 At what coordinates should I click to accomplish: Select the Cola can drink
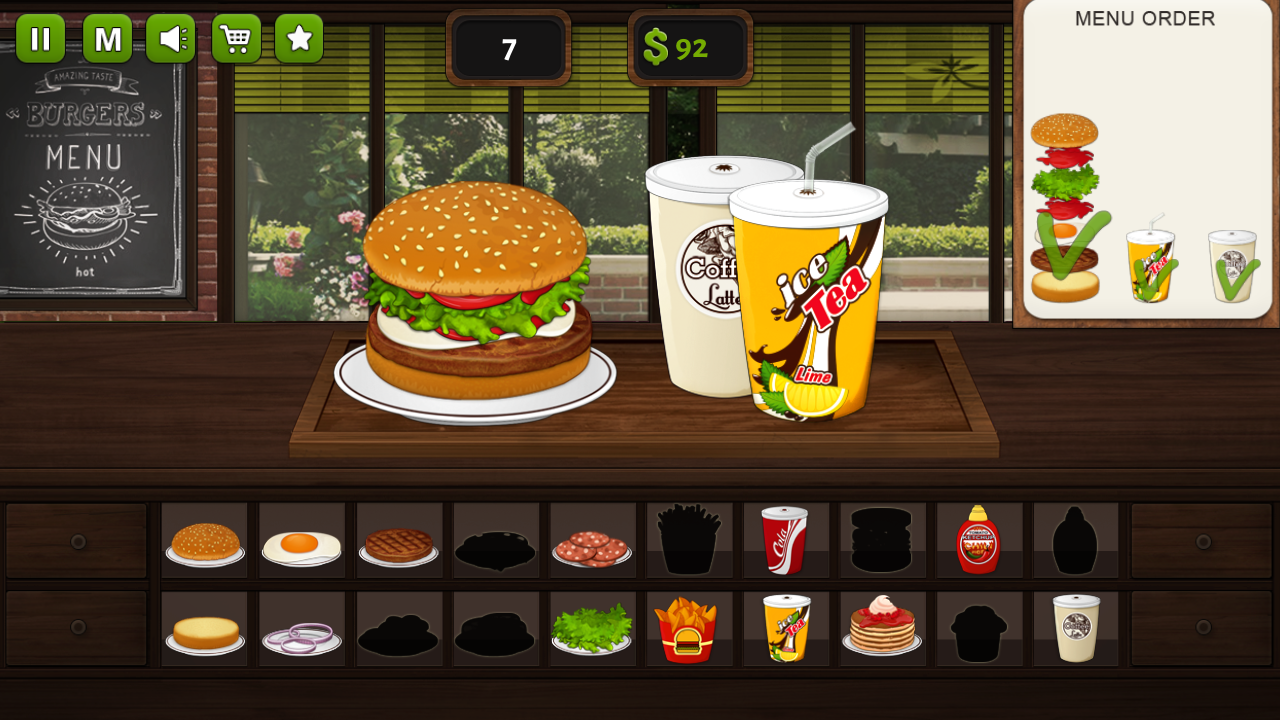point(786,540)
